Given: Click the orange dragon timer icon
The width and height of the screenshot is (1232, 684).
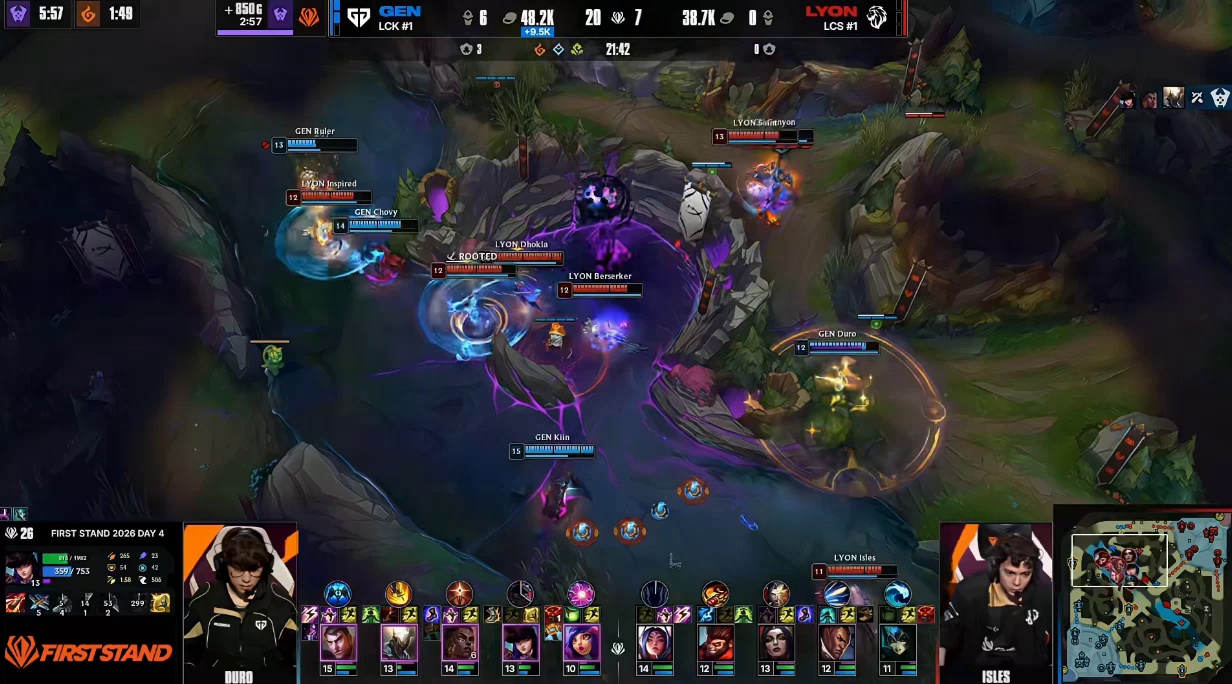Looking at the screenshot, I should coord(88,14).
